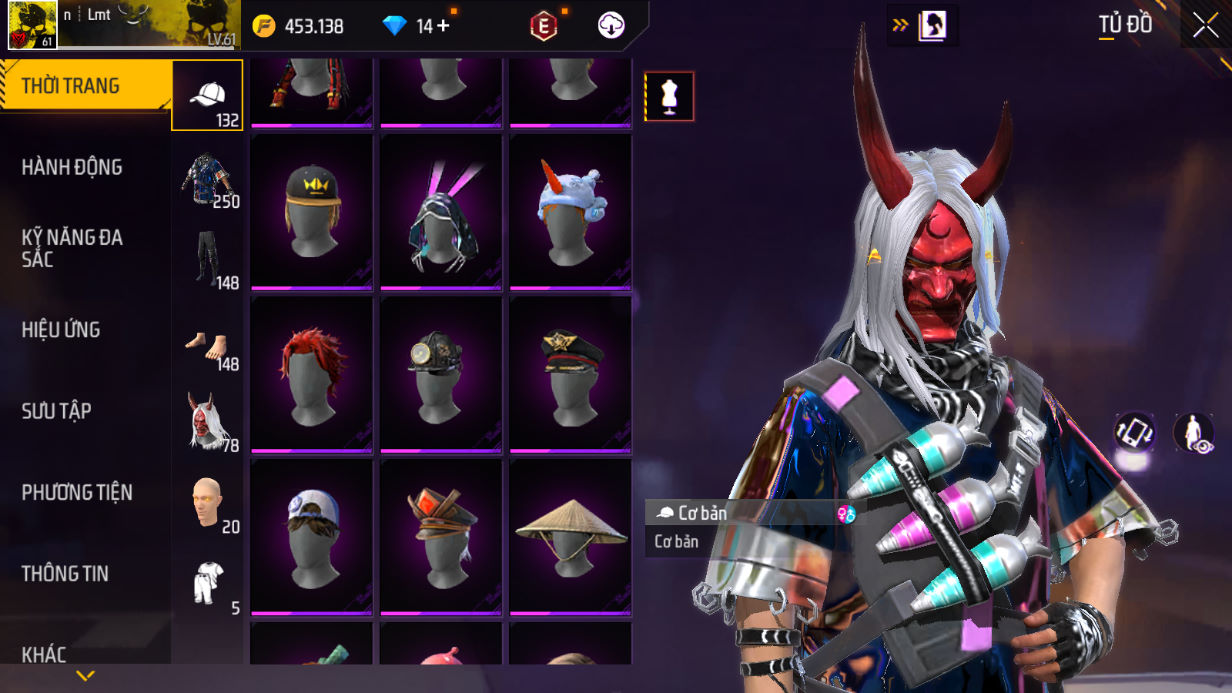Open the bald head face subcategory

coord(207,502)
